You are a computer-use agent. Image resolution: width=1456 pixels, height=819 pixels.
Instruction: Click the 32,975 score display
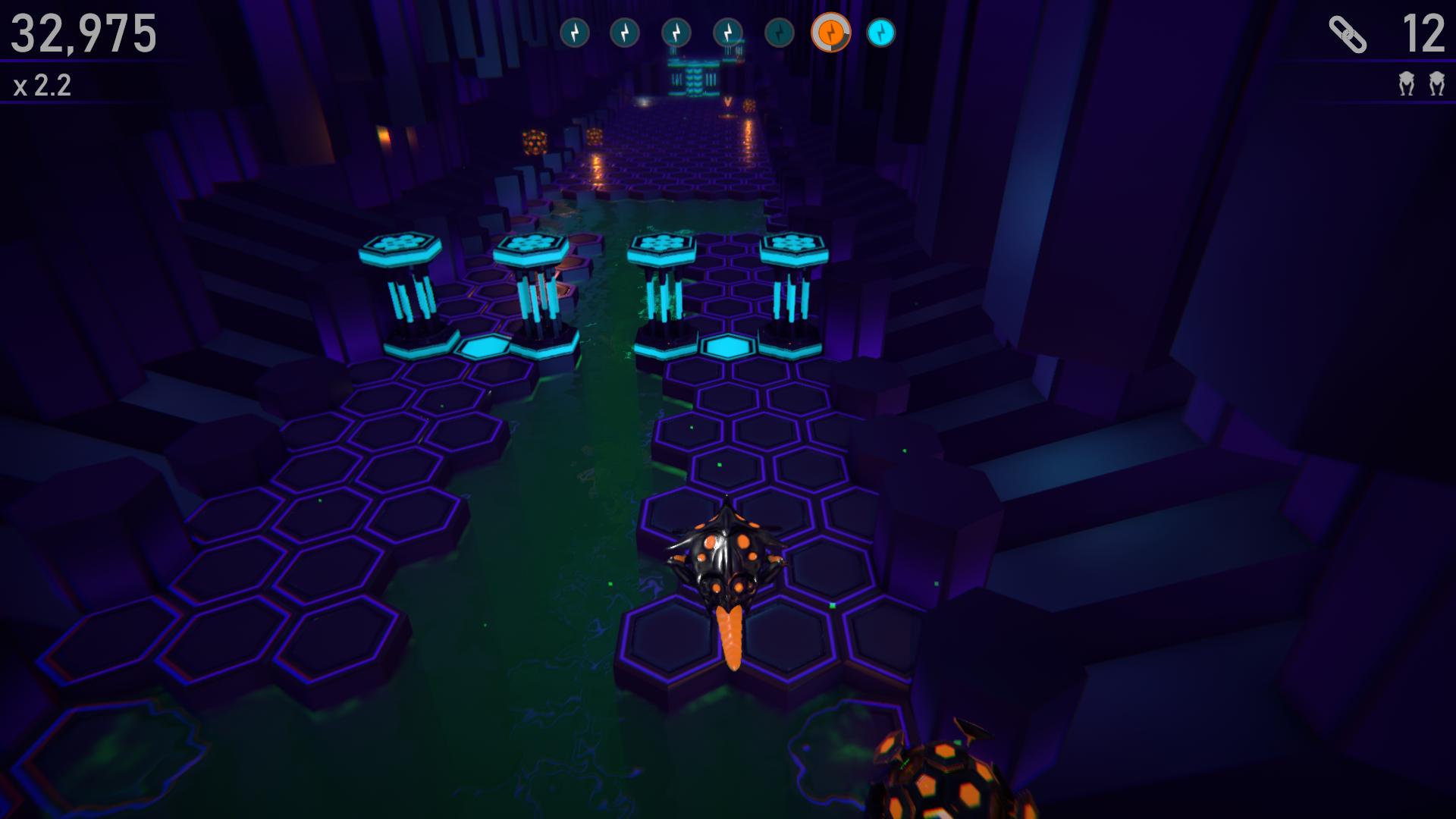click(83, 32)
